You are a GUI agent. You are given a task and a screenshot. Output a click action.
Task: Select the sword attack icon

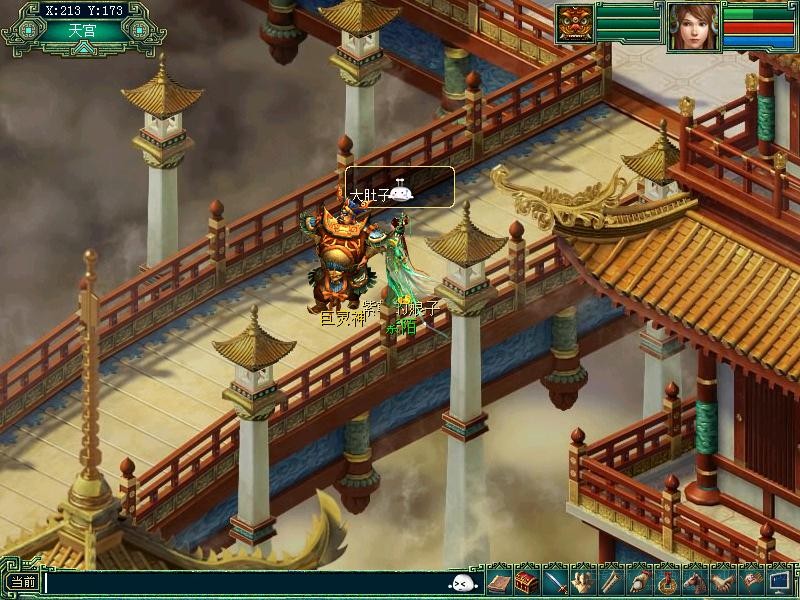tap(555, 581)
